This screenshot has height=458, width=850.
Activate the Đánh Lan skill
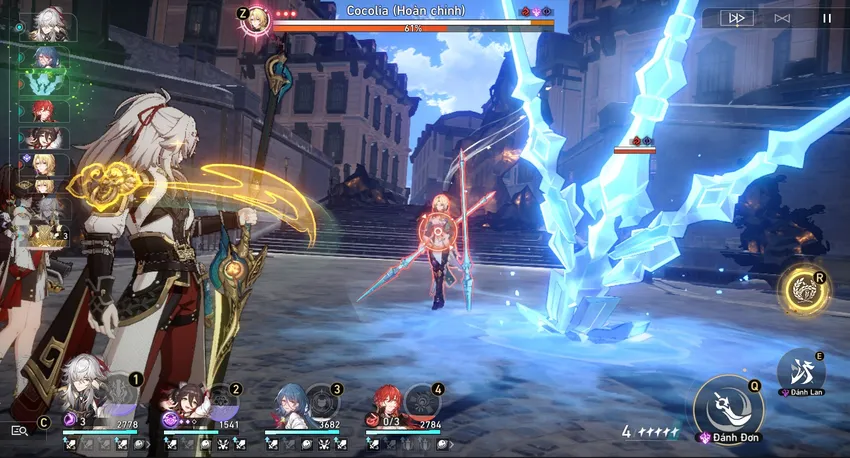(800, 370)
